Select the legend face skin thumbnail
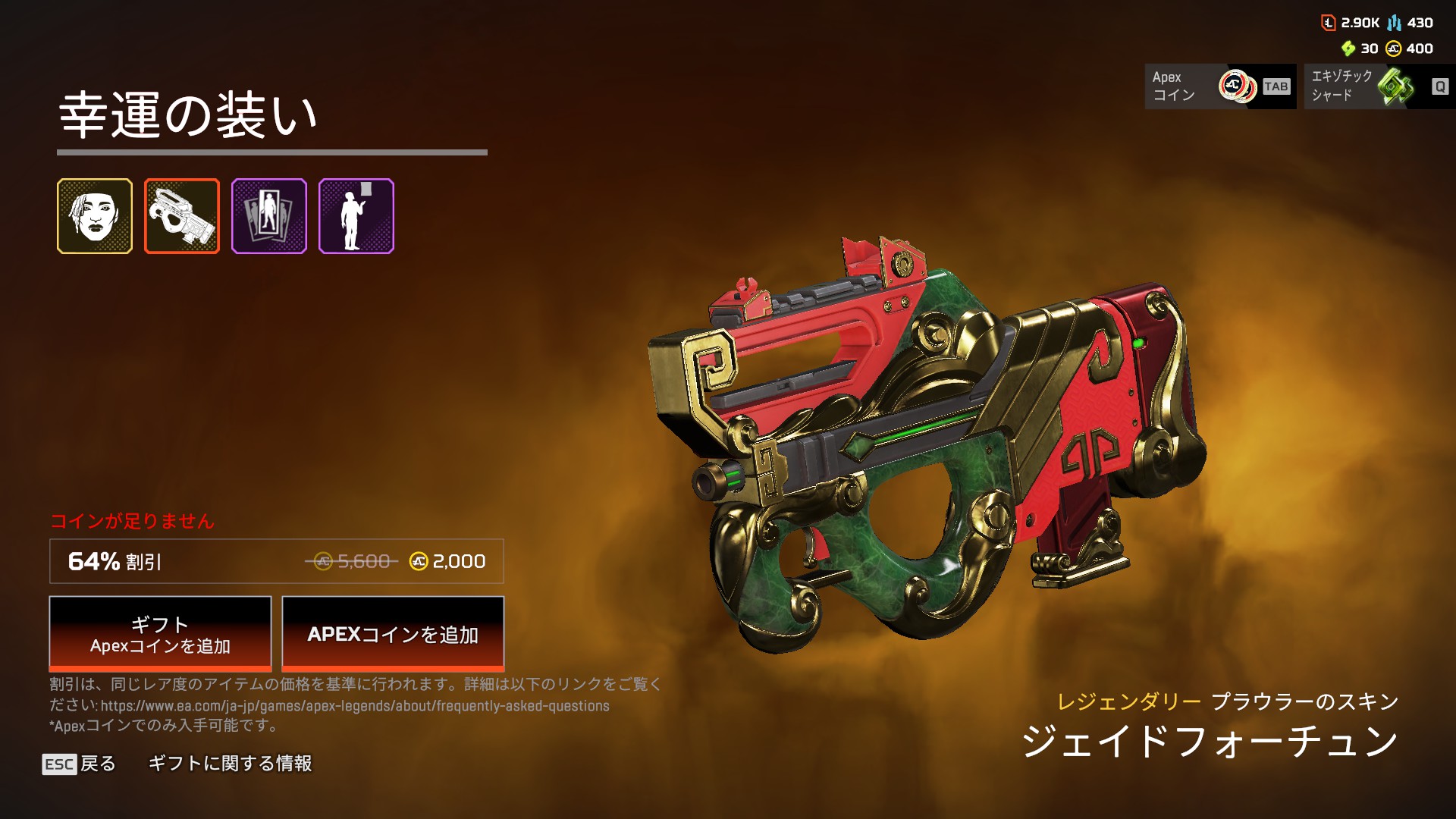This screenshot has height=819, width=1456. pos(95,216)
